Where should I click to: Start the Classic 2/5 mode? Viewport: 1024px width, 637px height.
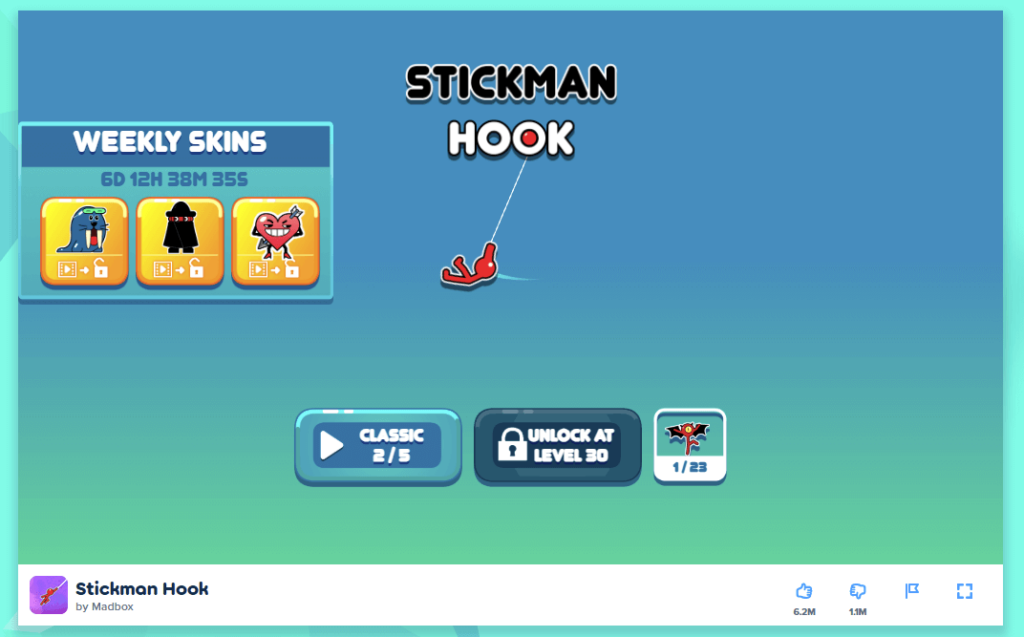point(377,446)
